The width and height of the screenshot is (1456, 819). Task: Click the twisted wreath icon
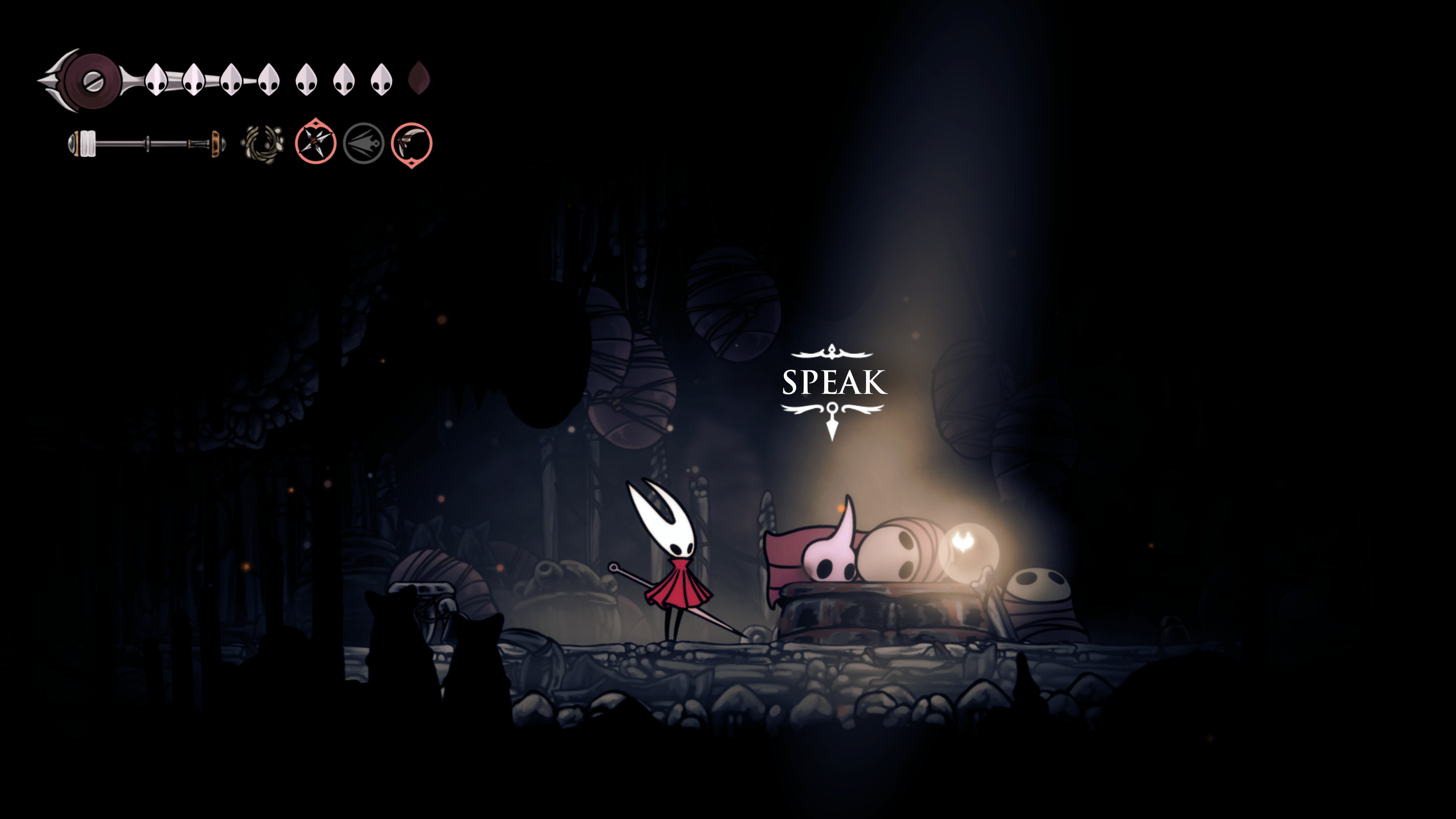point(263,144)
